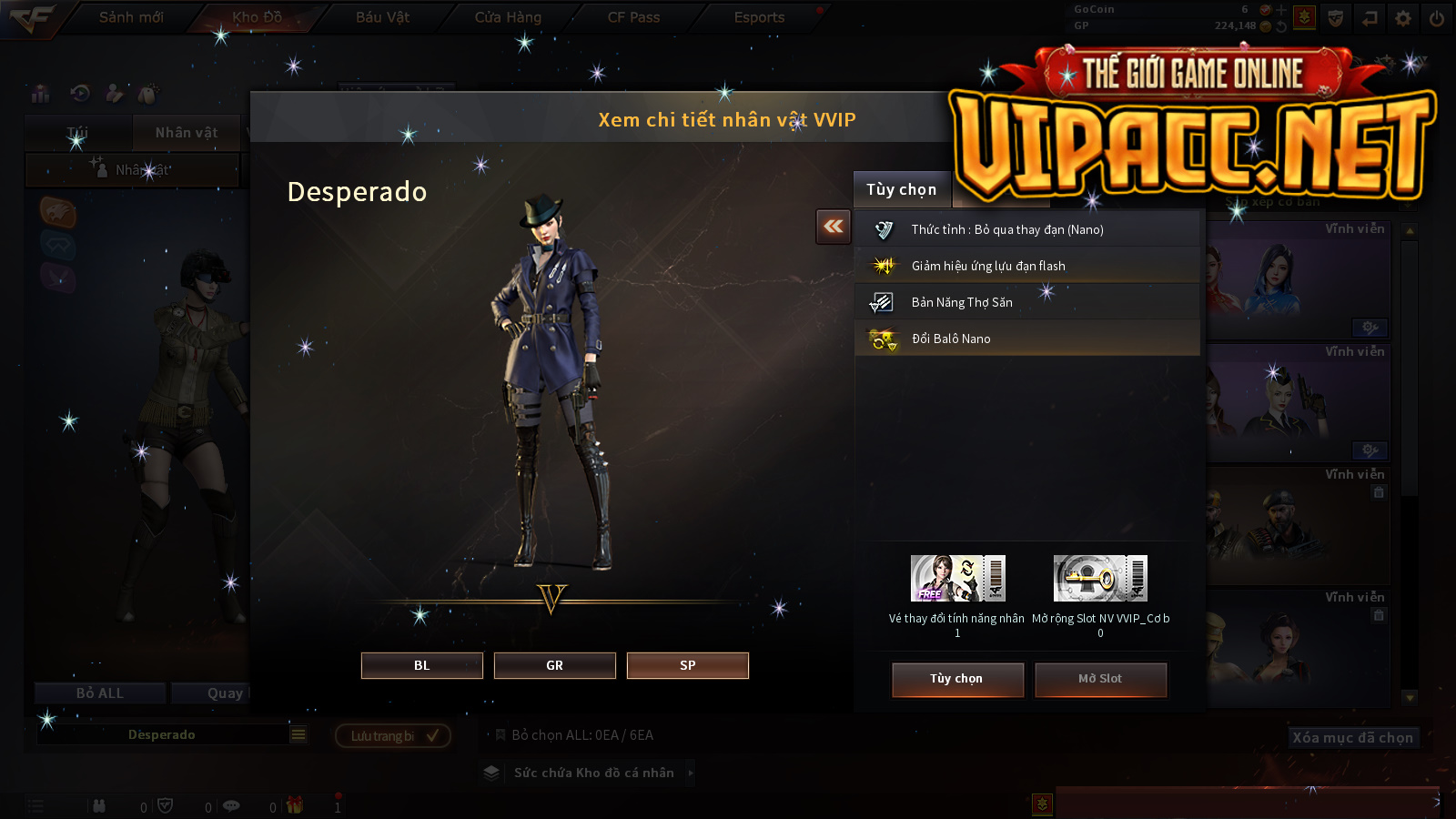
Task: Open the Cửa Hàng shop tab
Action: point(508,17)
